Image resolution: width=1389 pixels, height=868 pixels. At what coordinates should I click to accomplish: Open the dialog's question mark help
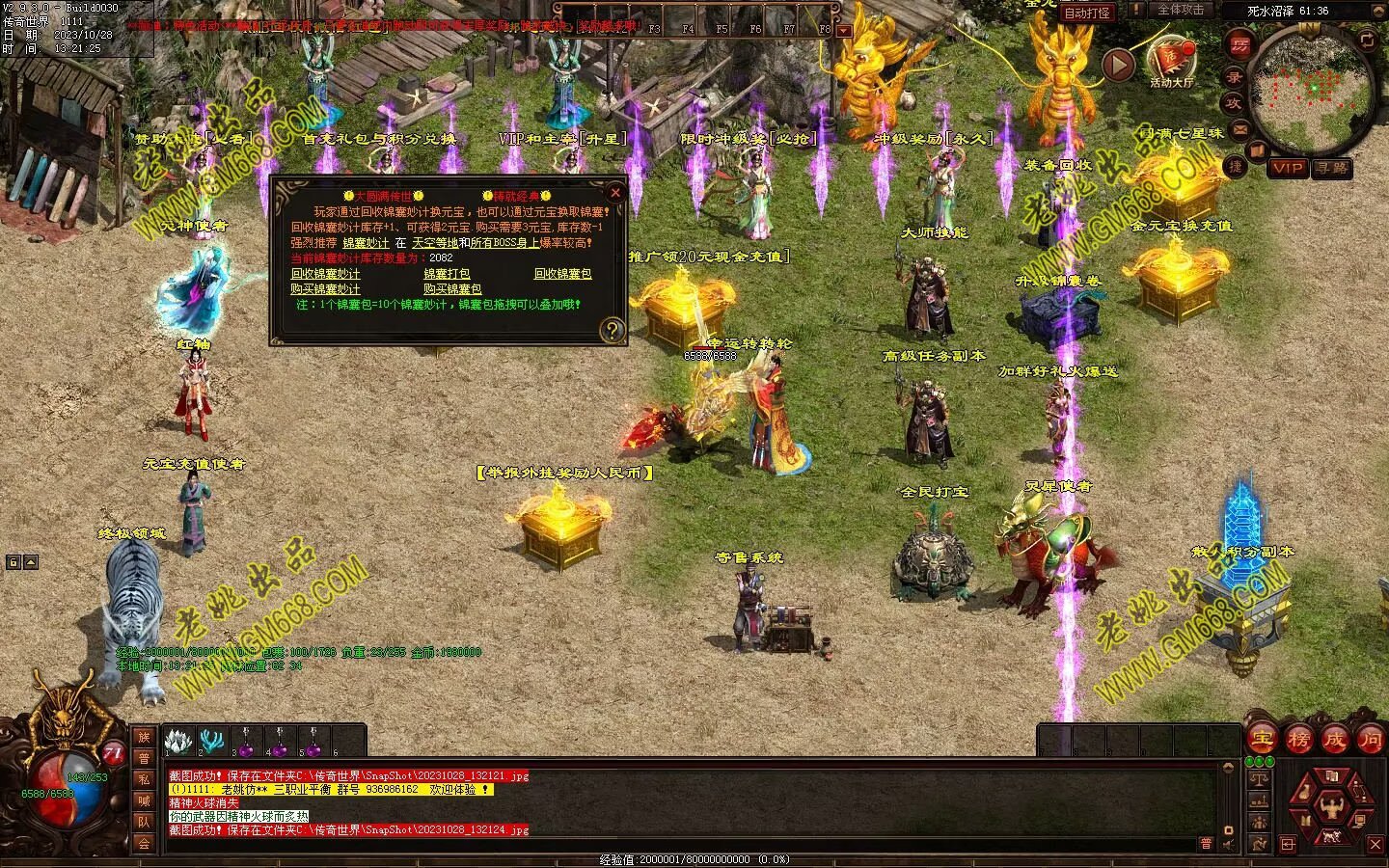612,331
